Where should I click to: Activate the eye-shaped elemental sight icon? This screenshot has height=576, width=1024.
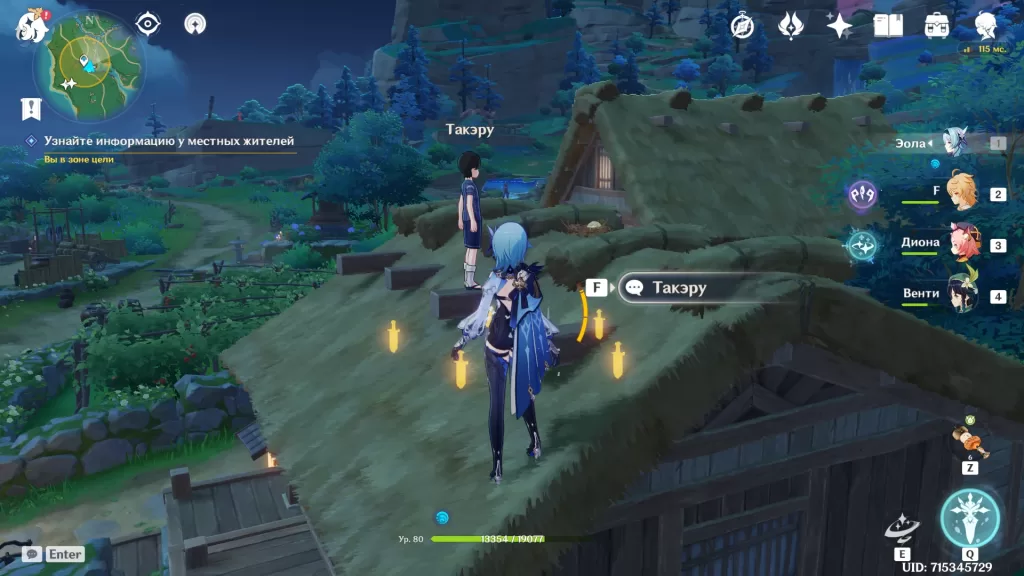point(148,23)
